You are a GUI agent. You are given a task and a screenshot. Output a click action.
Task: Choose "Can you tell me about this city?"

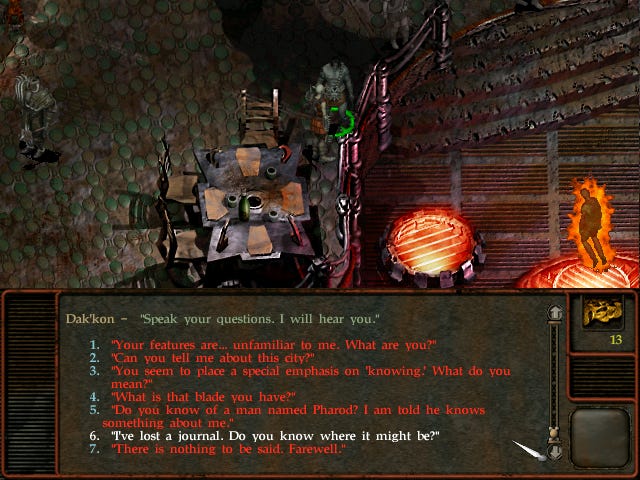tap(213, 358)
